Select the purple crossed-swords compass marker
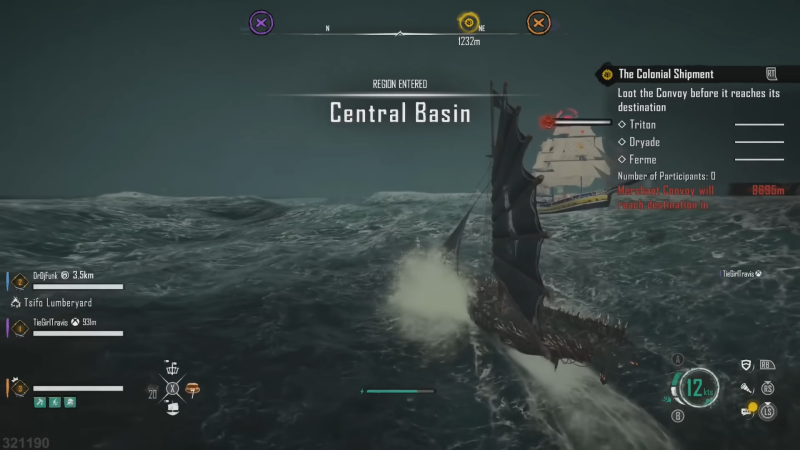Viewport: 800px width, 450px height. point(260,21)
